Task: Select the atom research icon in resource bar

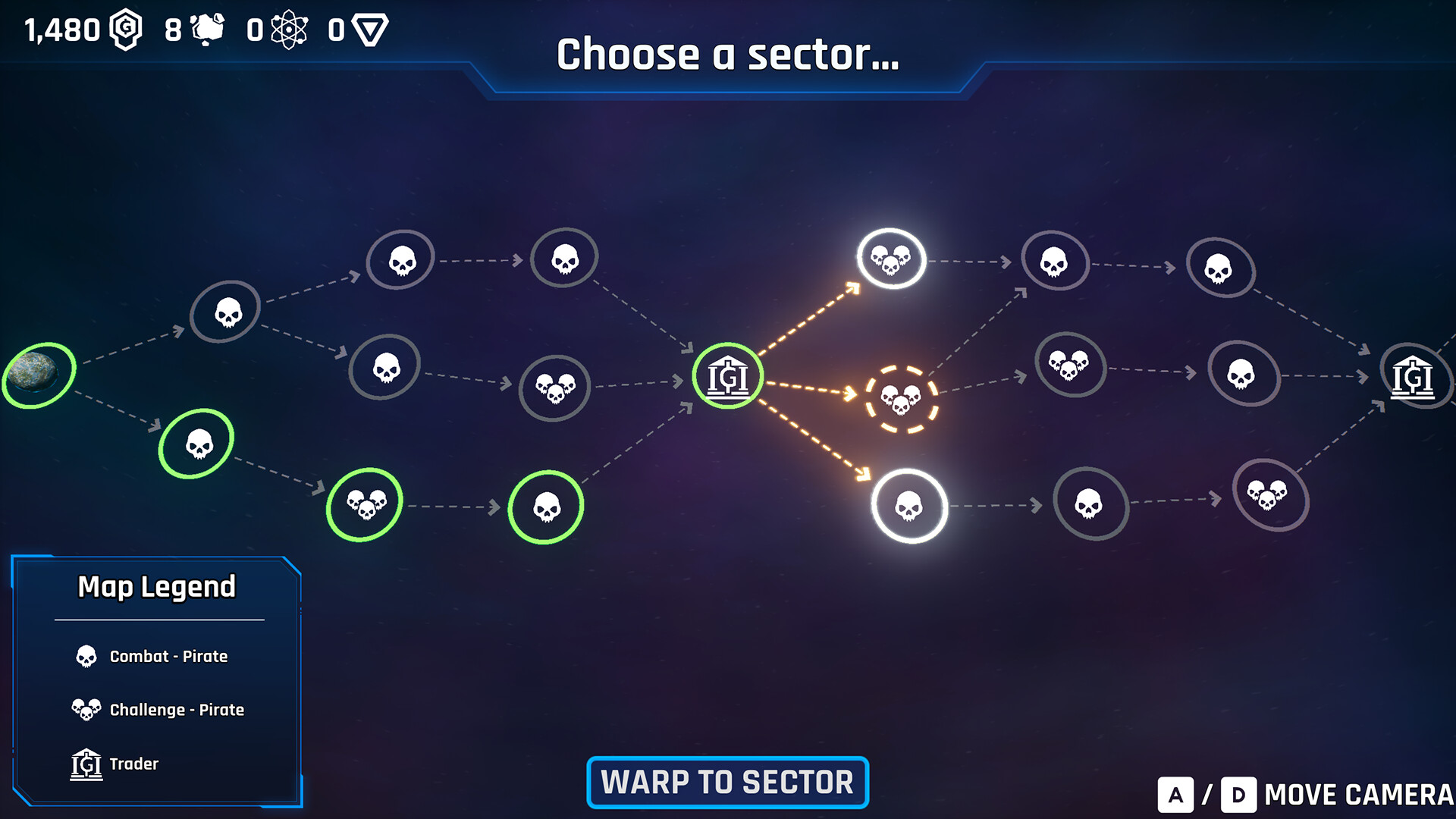Action: click(x=290, y=29)
